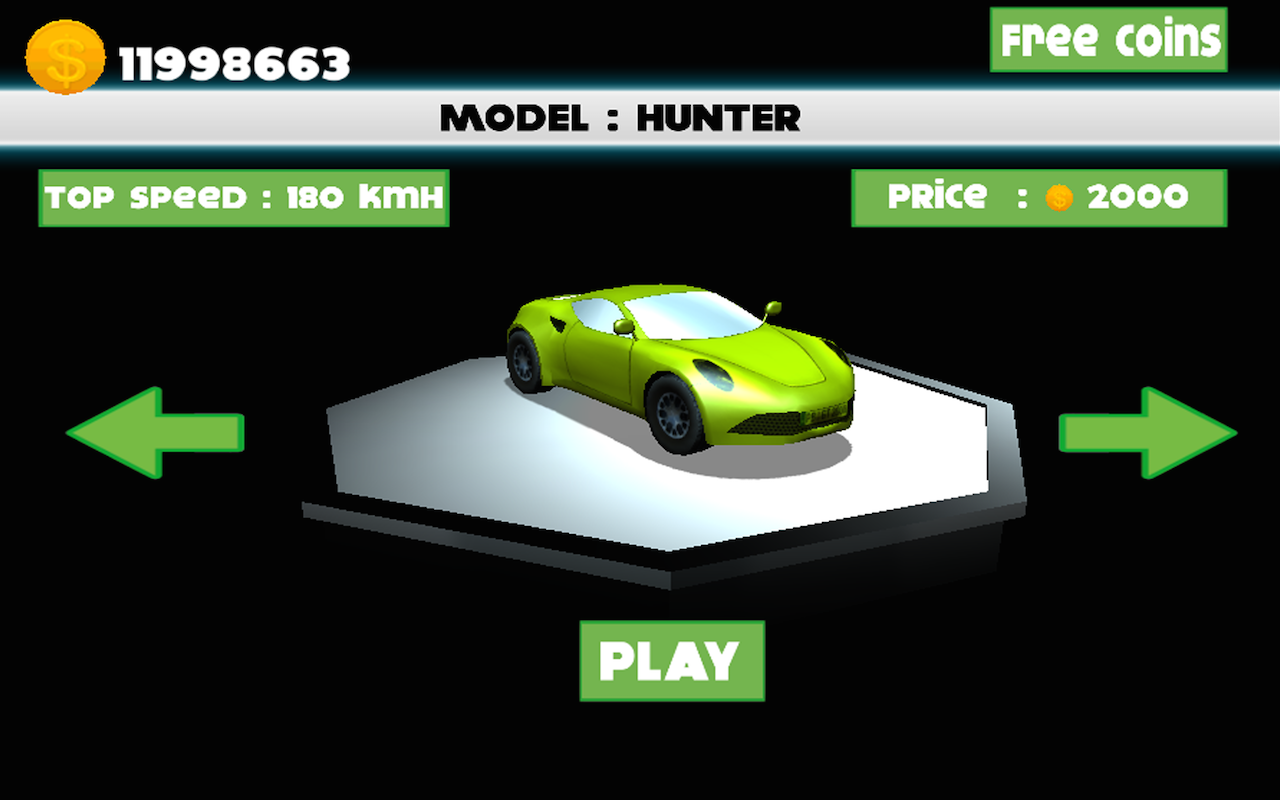Click the coin balance showing 11998663
Image resolution: width=1280 pixels, height=800 pixels.
(233, 63)
